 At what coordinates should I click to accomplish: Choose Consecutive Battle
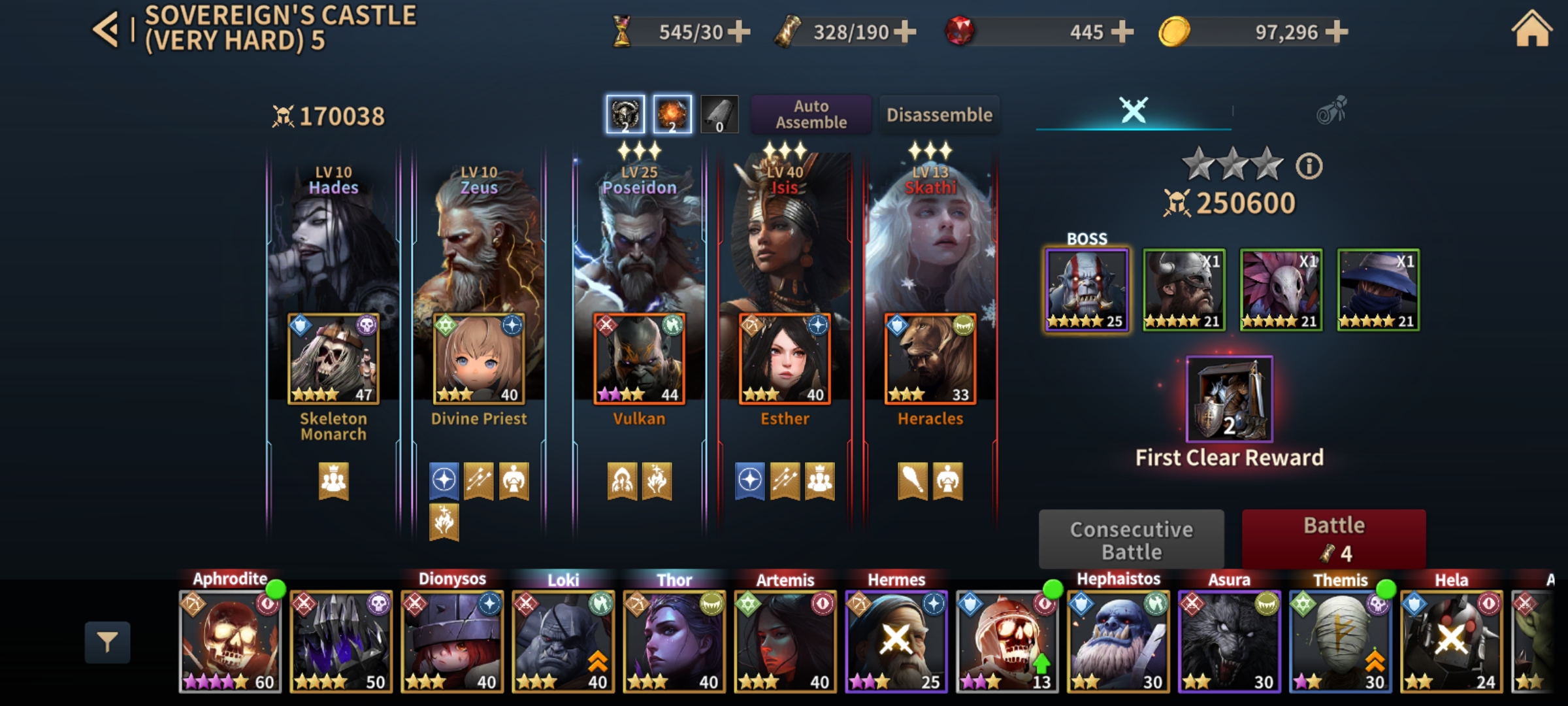point(1131,540)
